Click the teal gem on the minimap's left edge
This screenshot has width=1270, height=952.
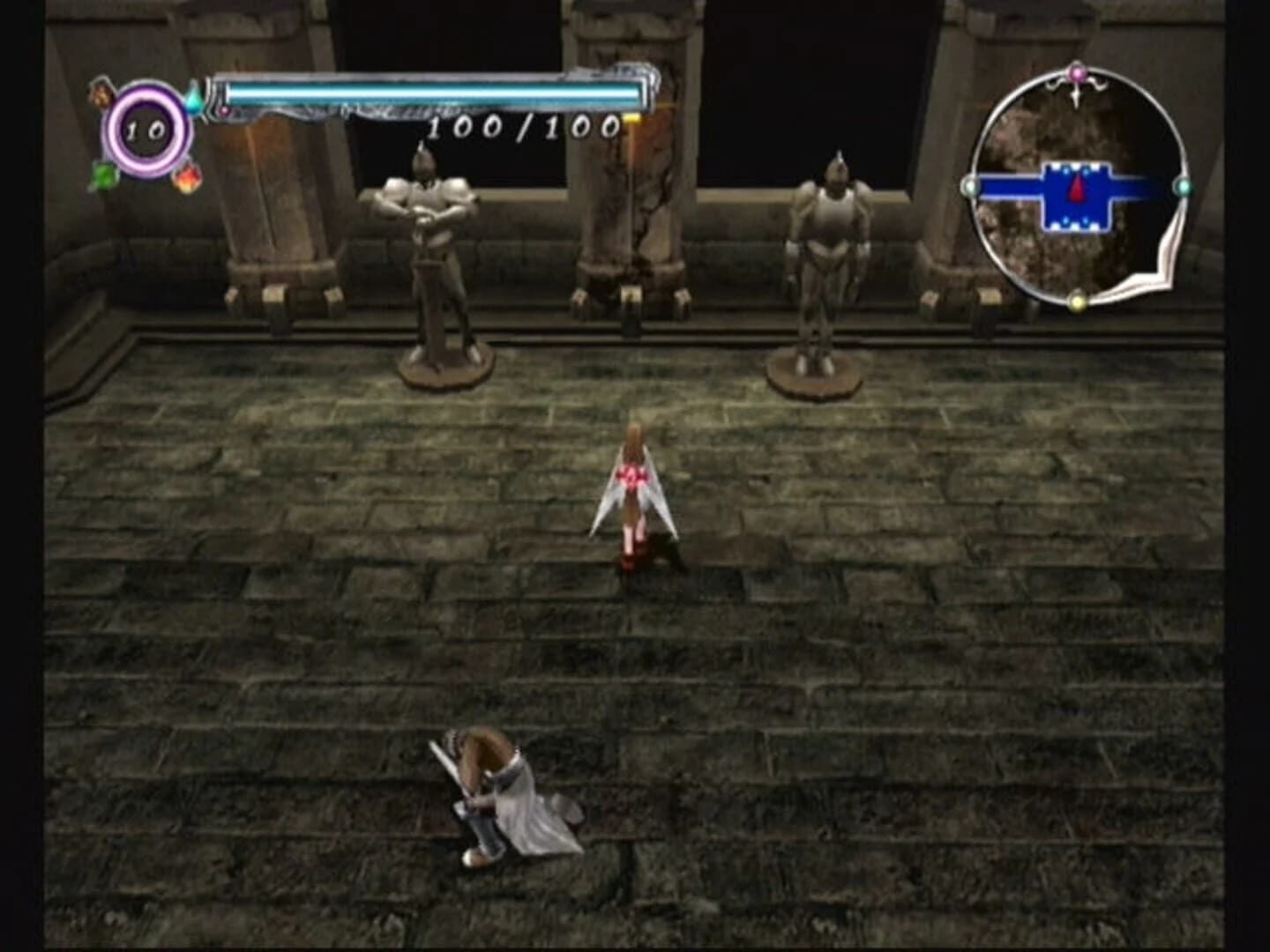pyautogui.click(x=969, y=186)
